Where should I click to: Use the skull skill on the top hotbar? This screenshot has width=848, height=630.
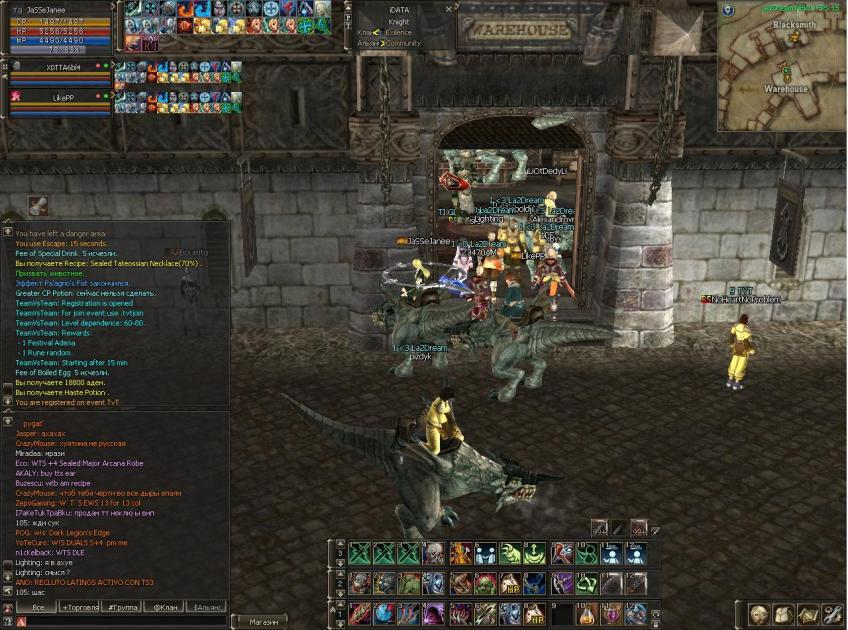tap(435, 554)
